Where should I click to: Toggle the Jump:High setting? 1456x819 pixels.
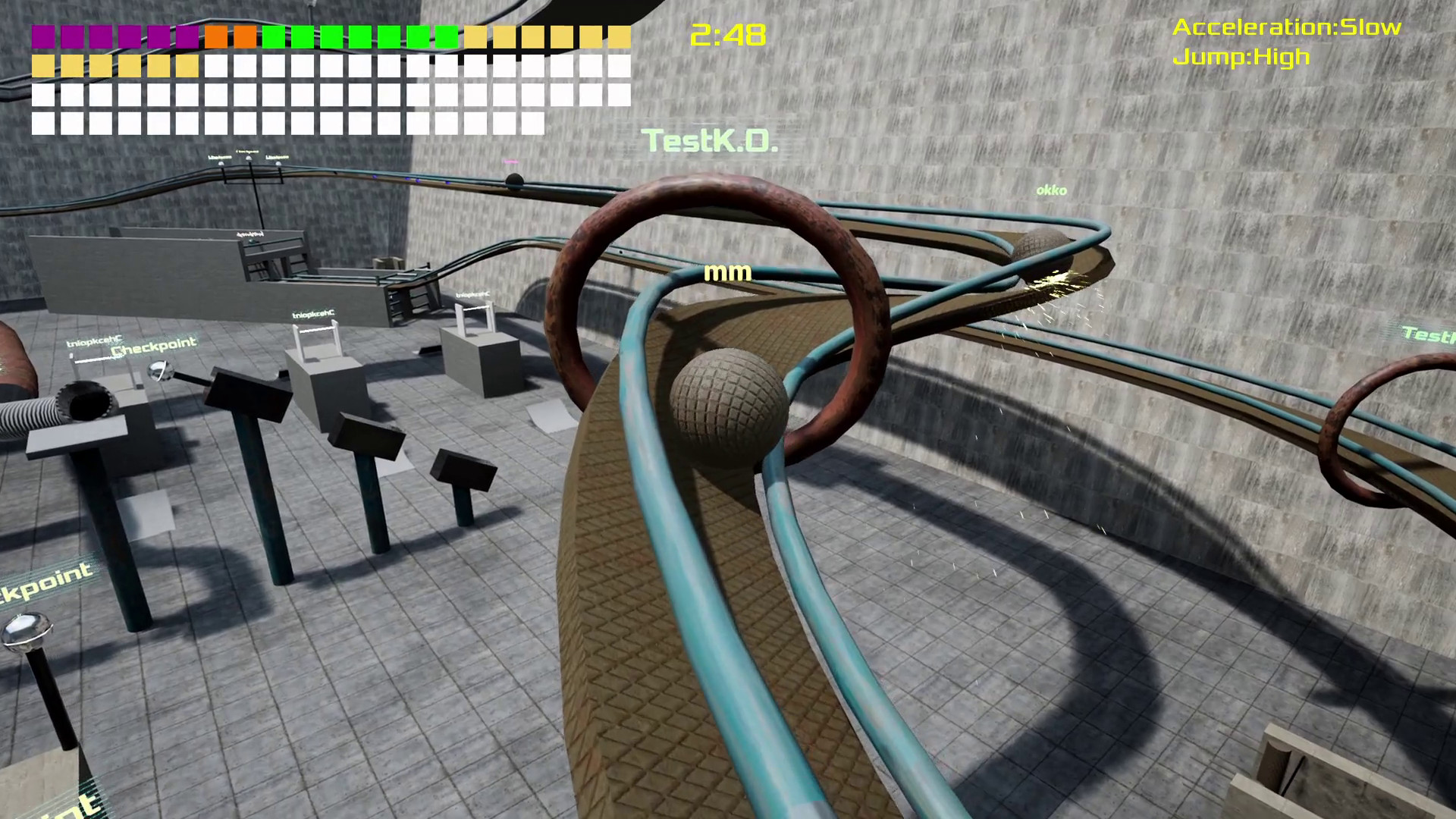tap(1241, 55)
